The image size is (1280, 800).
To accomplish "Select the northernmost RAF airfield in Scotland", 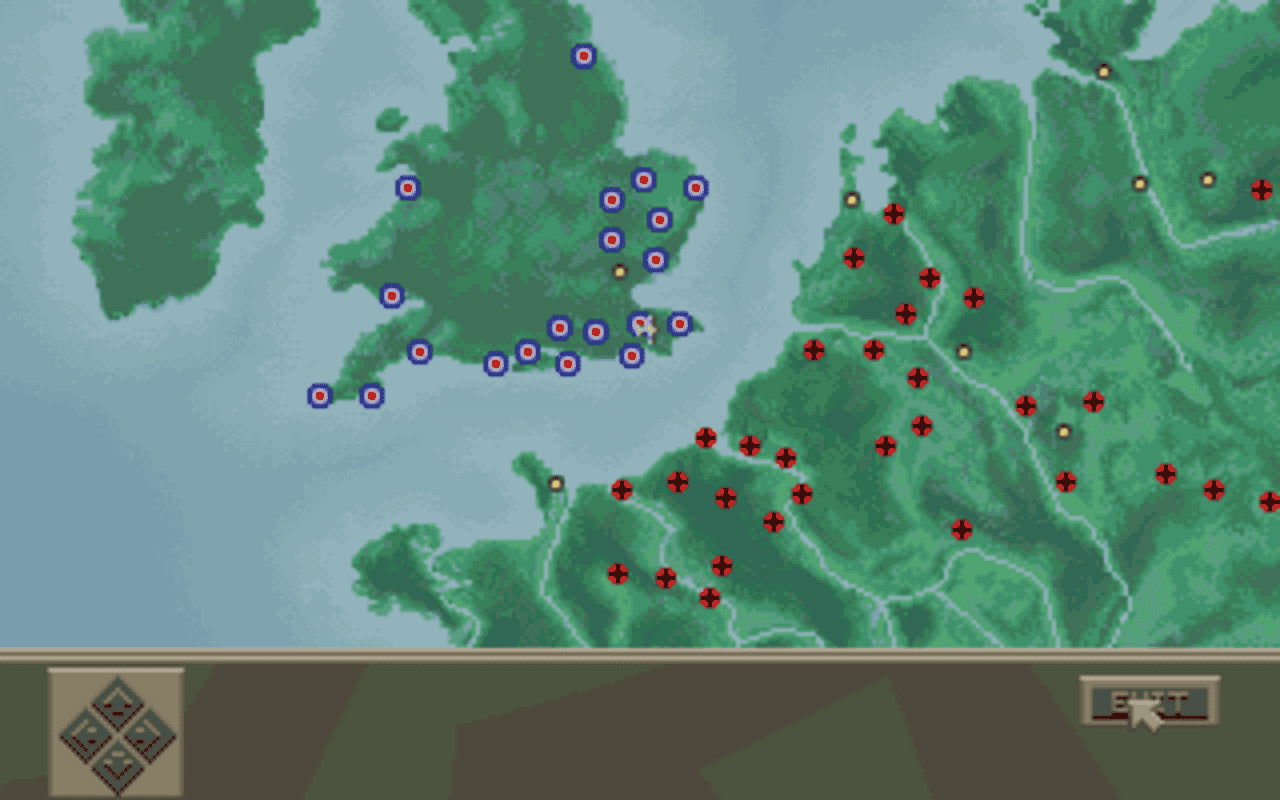I will (583, 57).
